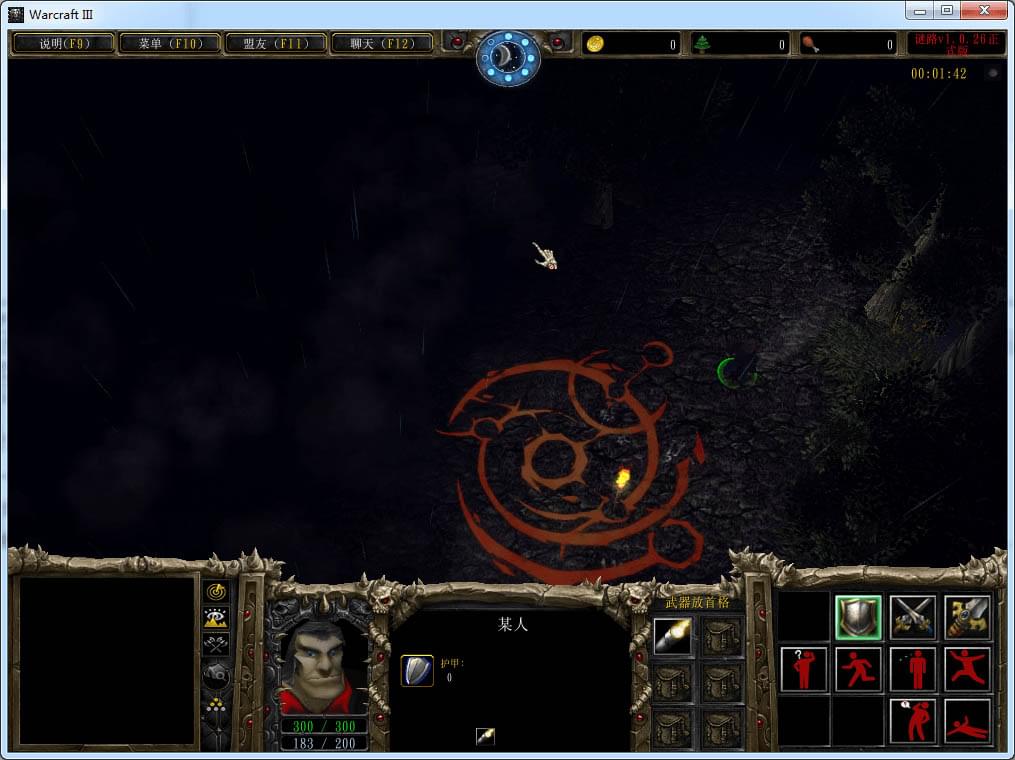The height and width of the screenshot is (760, 1015).
Task: Click the hero portrait
Action: click(x=322, y=667)
